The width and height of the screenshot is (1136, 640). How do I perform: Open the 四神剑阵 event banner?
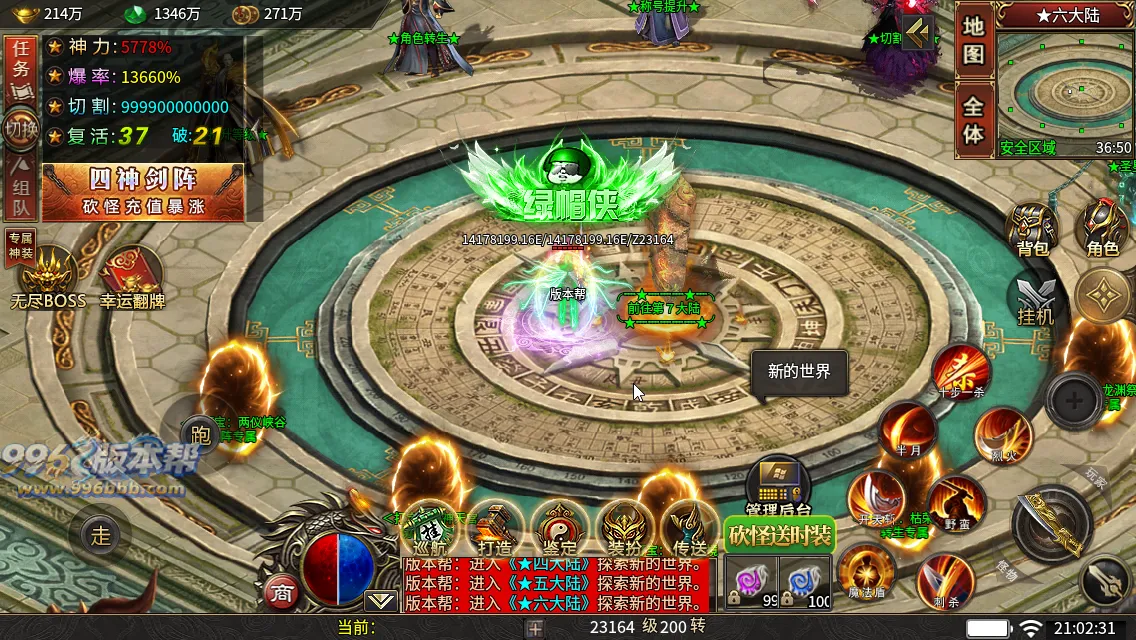(x=143, y=191)
